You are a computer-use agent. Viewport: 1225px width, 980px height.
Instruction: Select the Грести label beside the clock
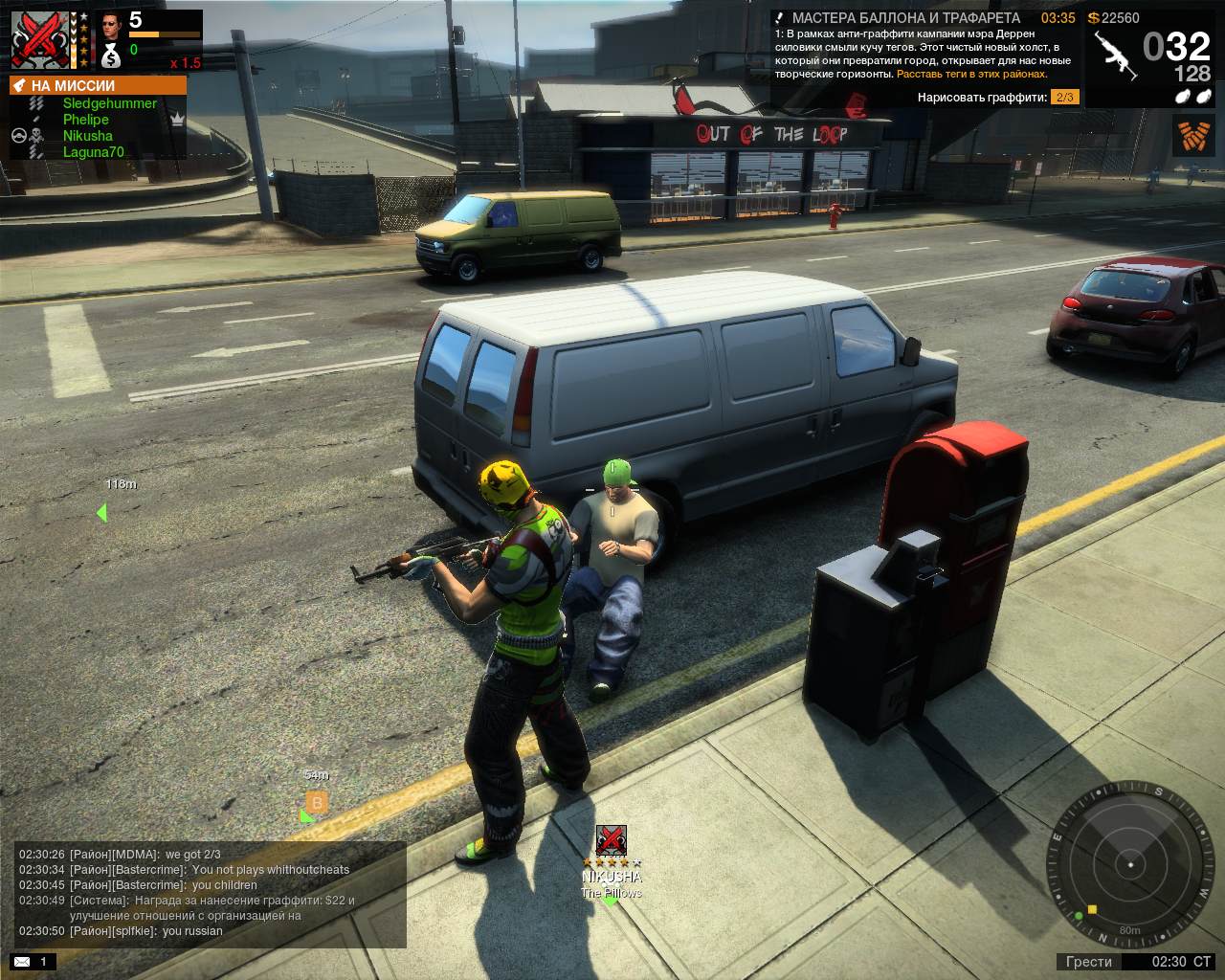pyautogui.click(x=1089, y=961)
